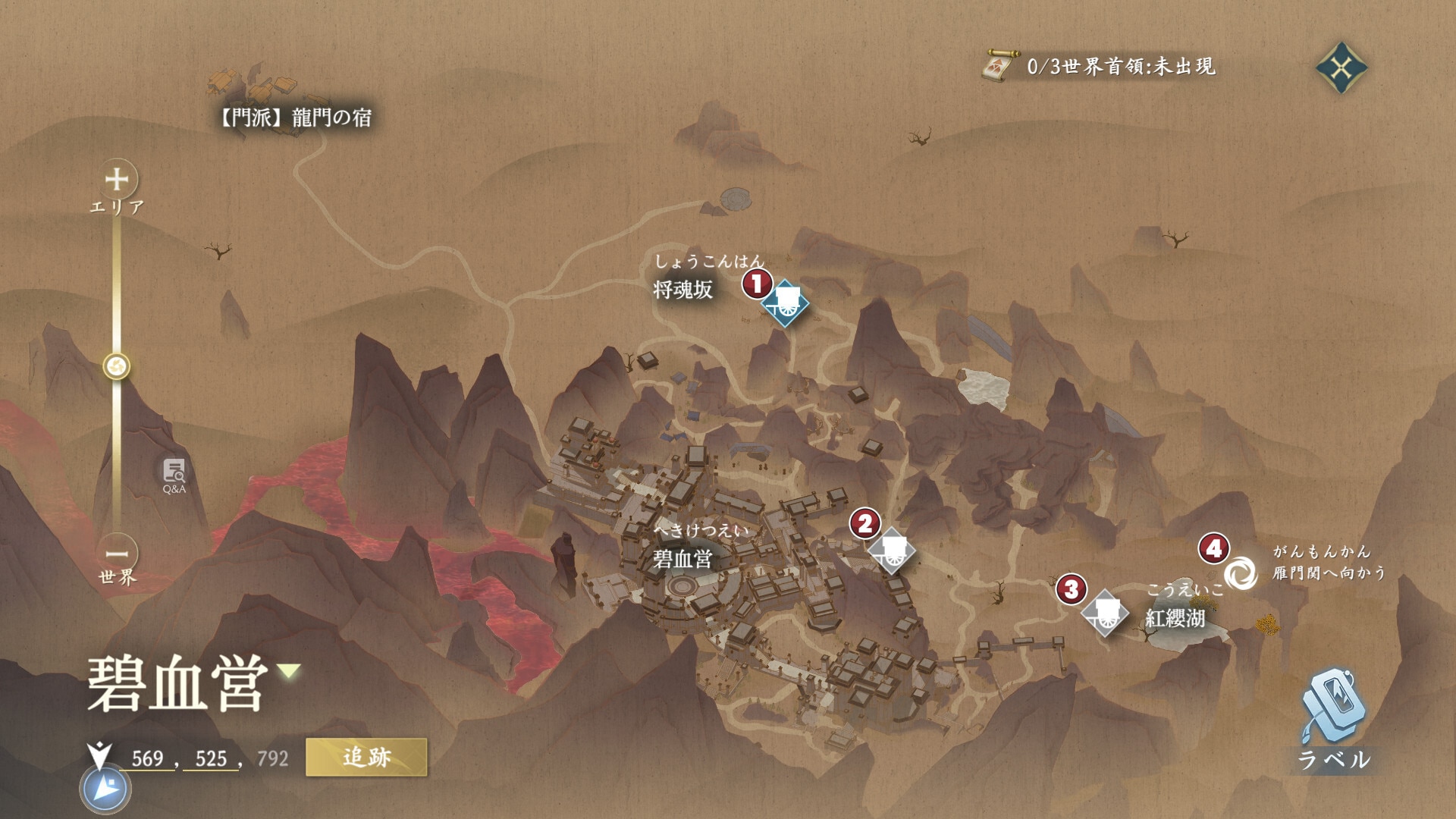Select carriage waypoint marker number 3
This screenshot has width=1456, height=819.
pyautogui.click(x=1105, y=613)
